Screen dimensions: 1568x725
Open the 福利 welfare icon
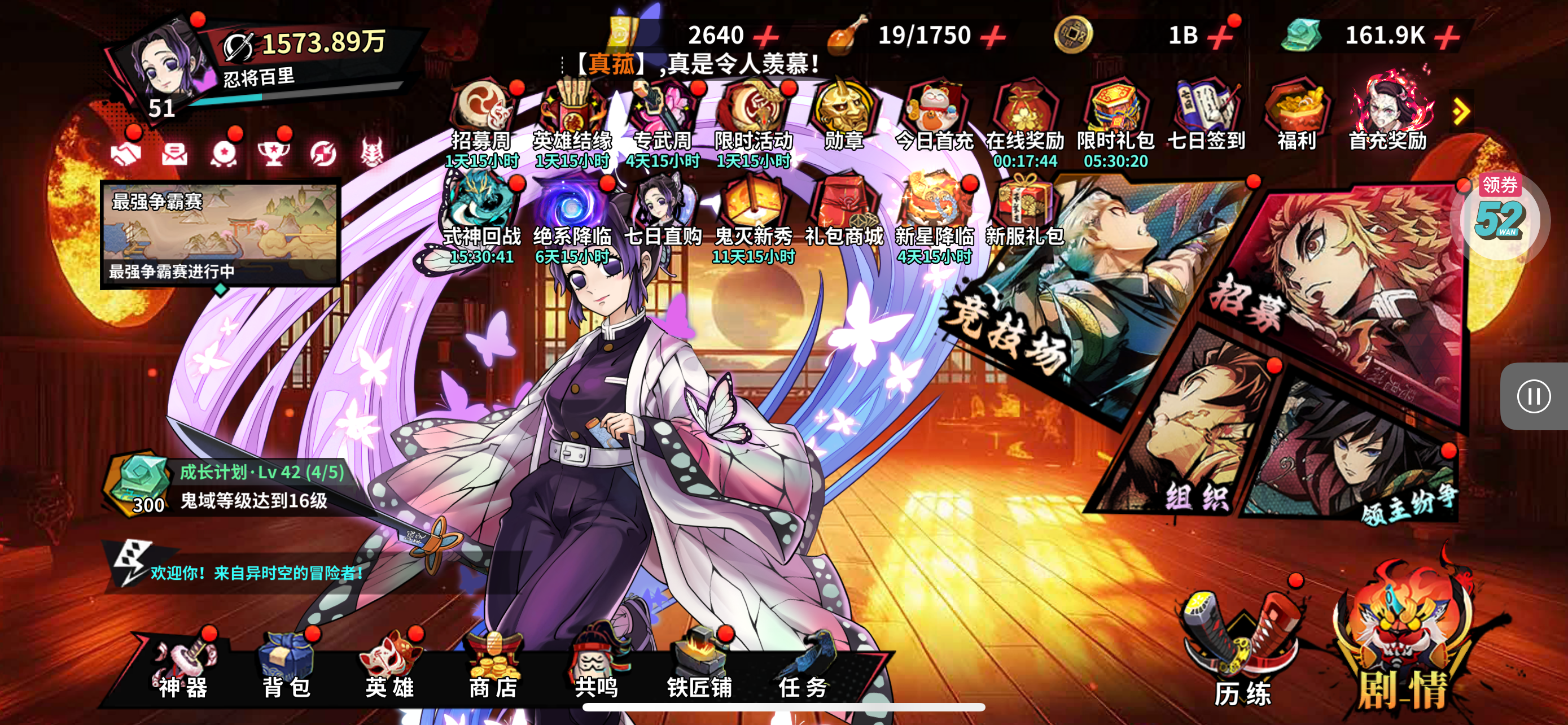tap(1297, 119)
